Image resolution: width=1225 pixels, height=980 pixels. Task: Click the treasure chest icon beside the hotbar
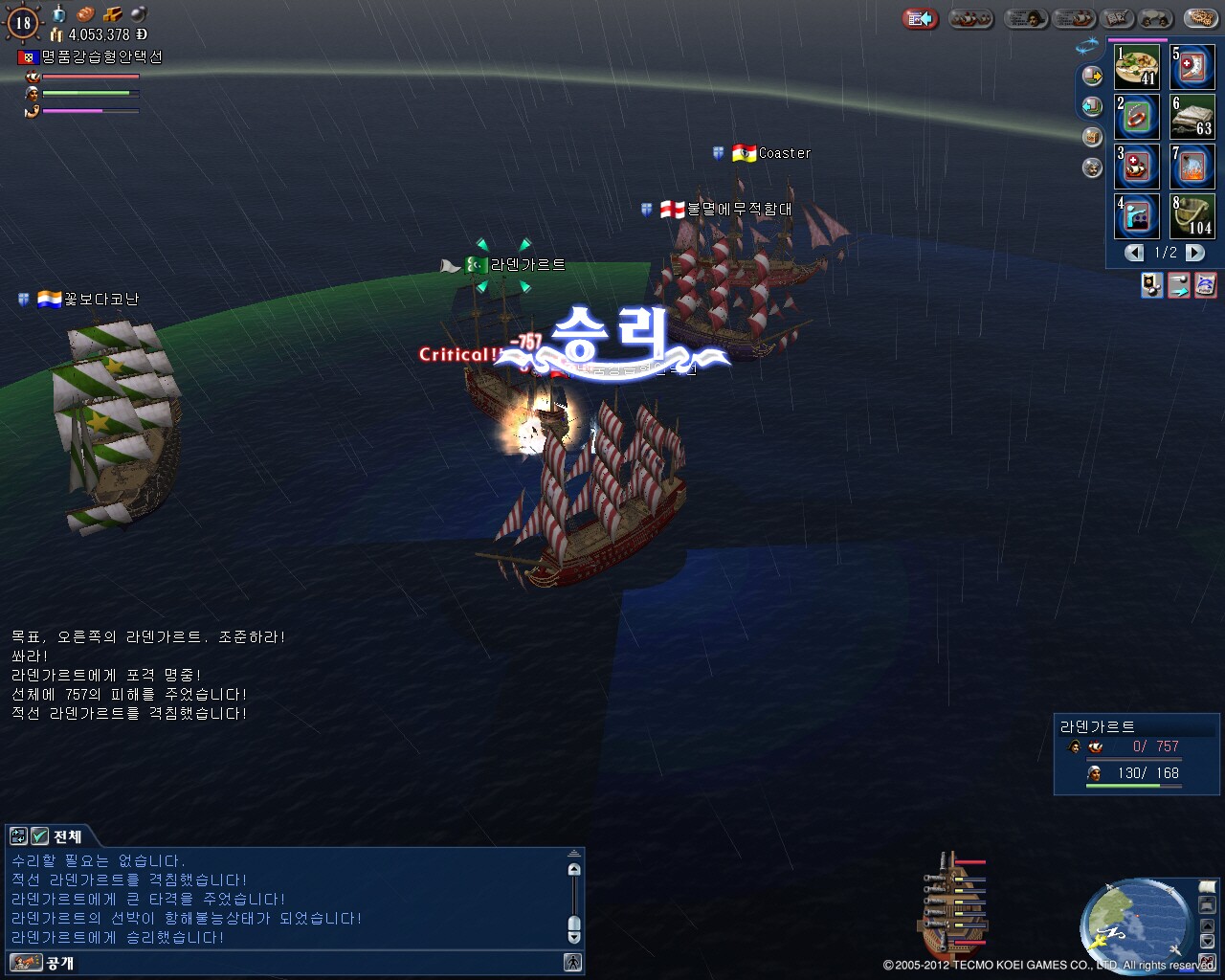pos(1092,138)
